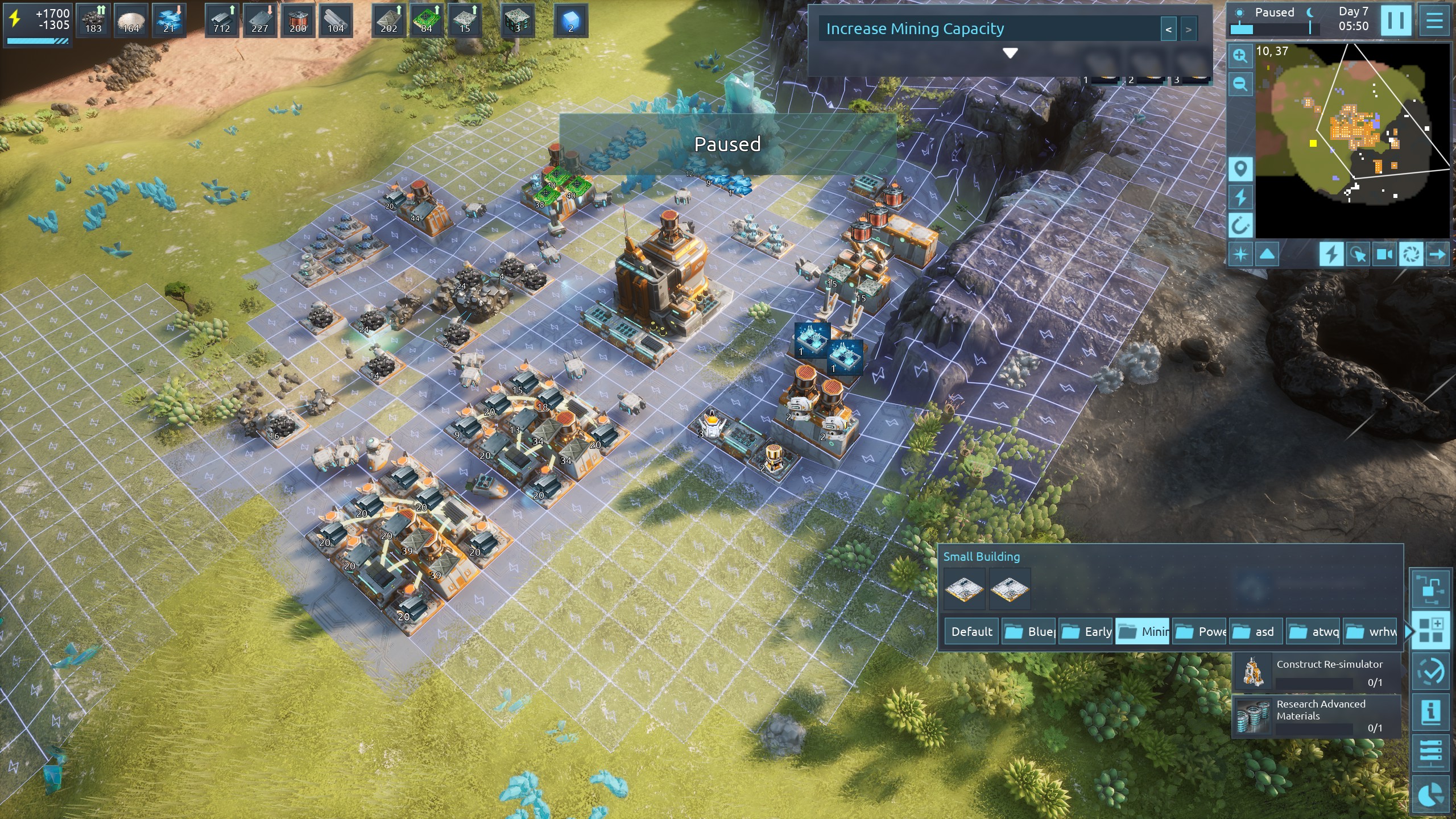Select the Research Advanced Materials task

1316,715
